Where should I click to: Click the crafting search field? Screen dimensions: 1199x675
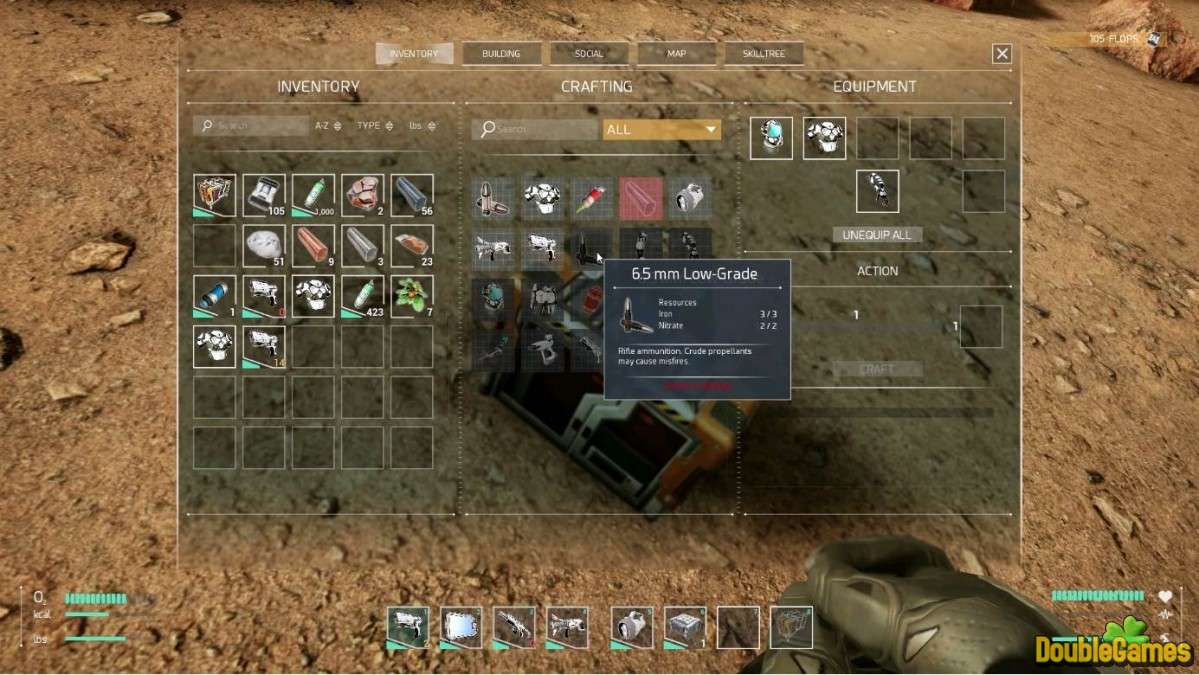point(535,129)
